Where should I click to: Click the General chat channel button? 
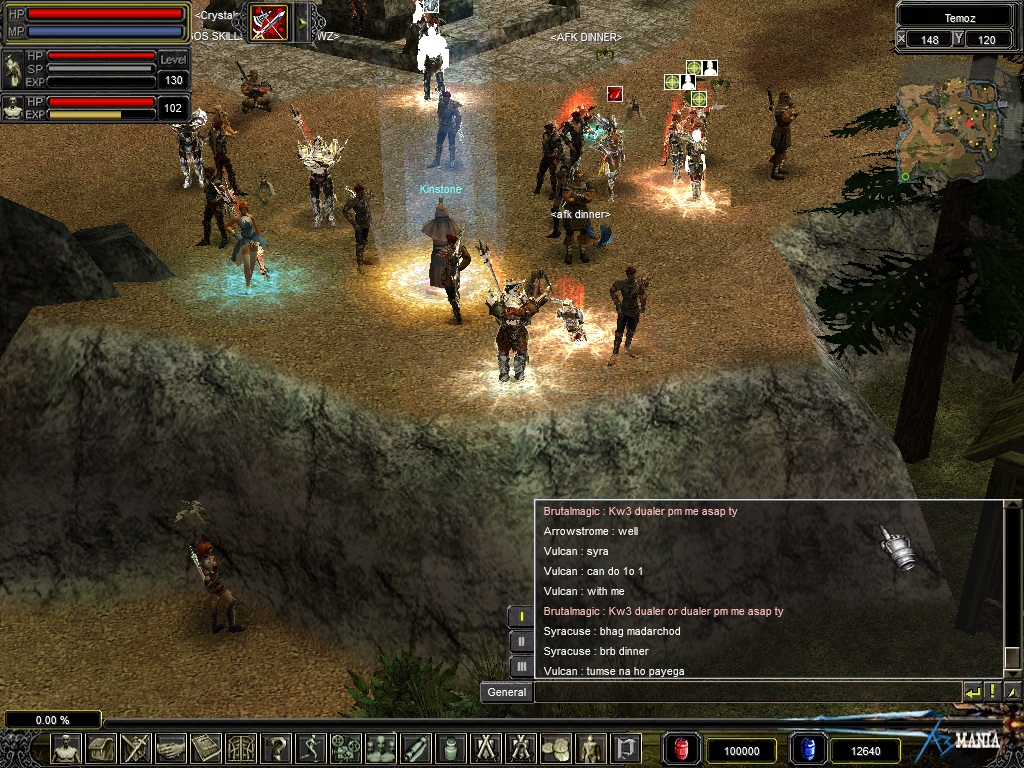point(507,692)
